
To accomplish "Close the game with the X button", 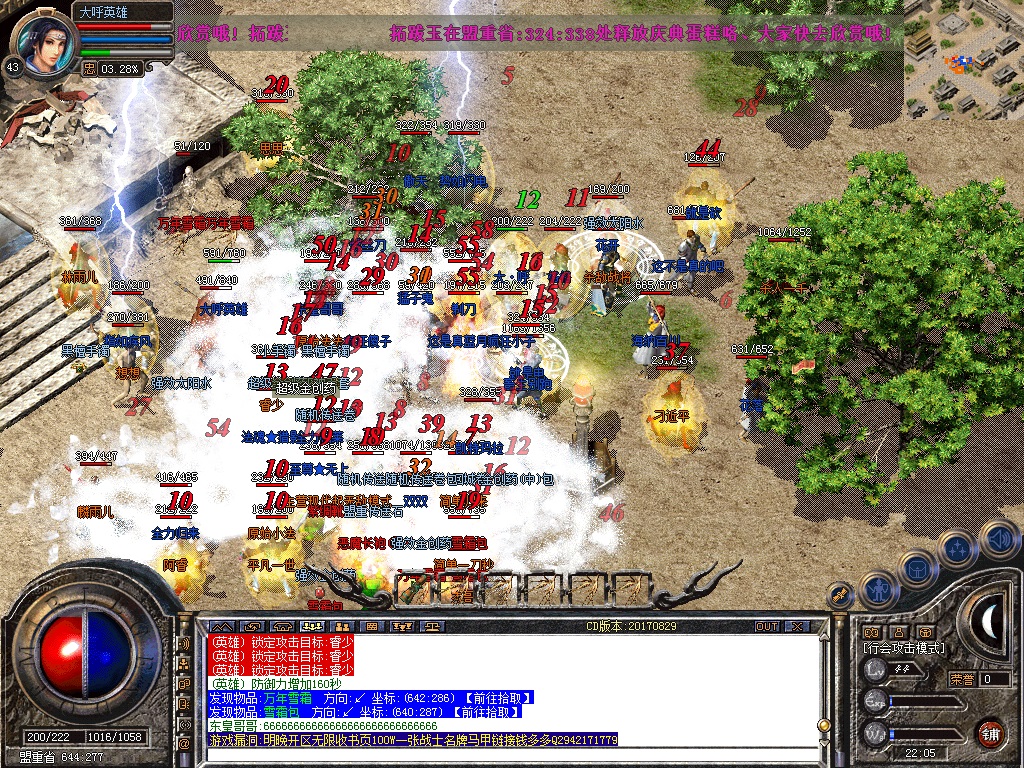I will point(797,626).
